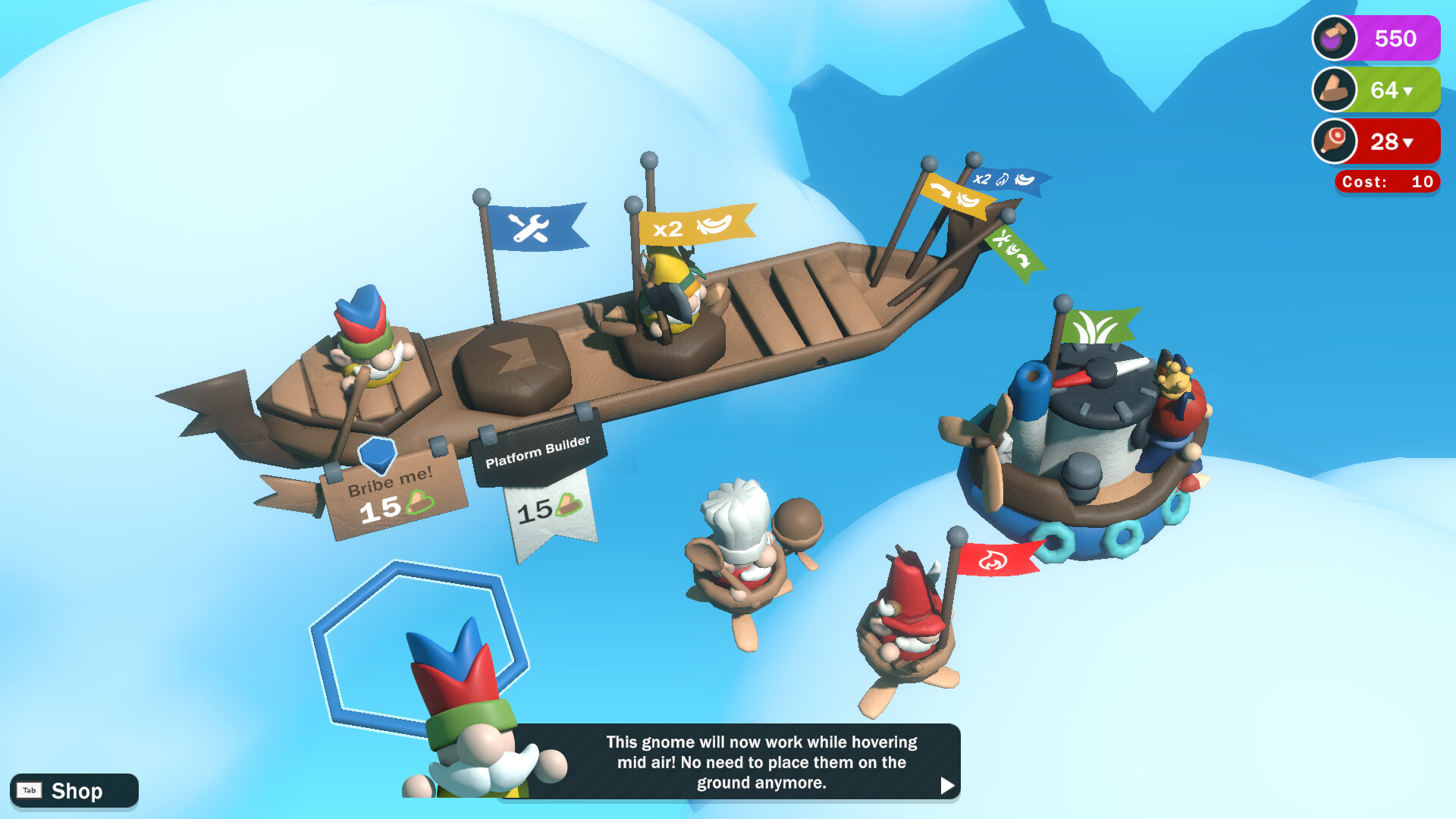Select the wood resource icon
This screenshot has width=1456, height=819.
(x=1335, y=90)
